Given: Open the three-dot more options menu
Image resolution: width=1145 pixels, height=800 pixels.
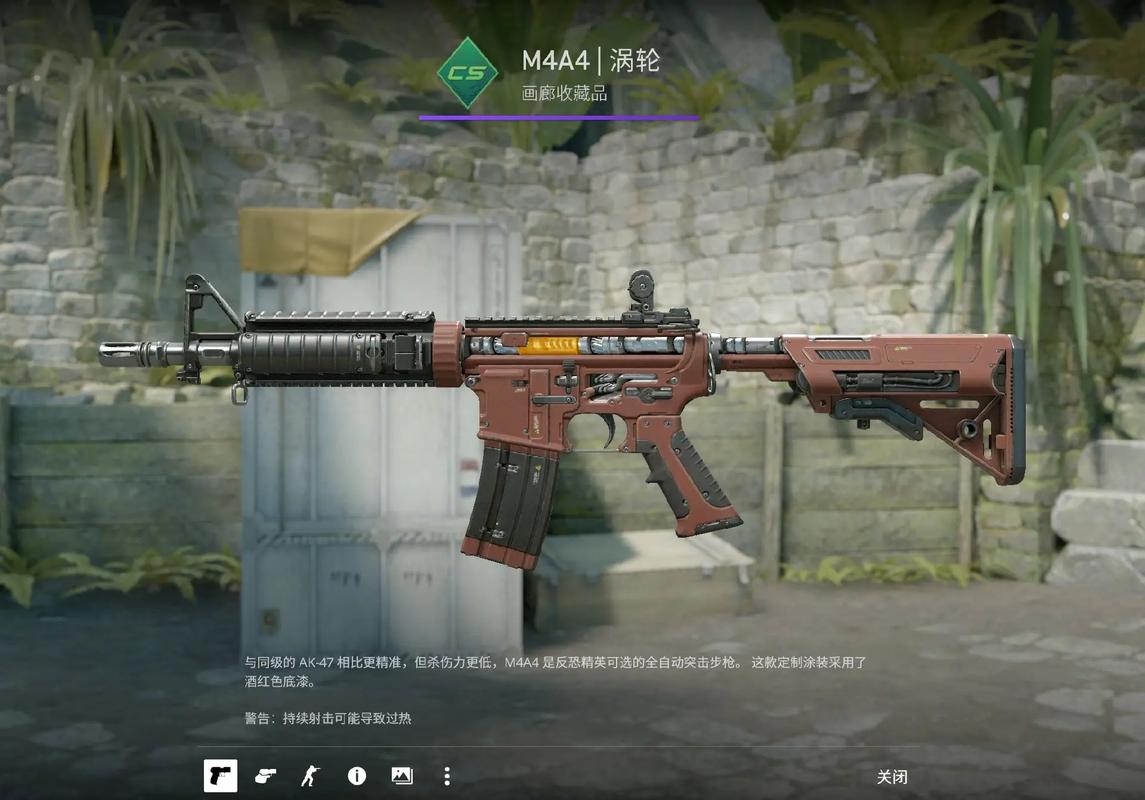Looking at the screenshot, I should click(x=447, y=776).
